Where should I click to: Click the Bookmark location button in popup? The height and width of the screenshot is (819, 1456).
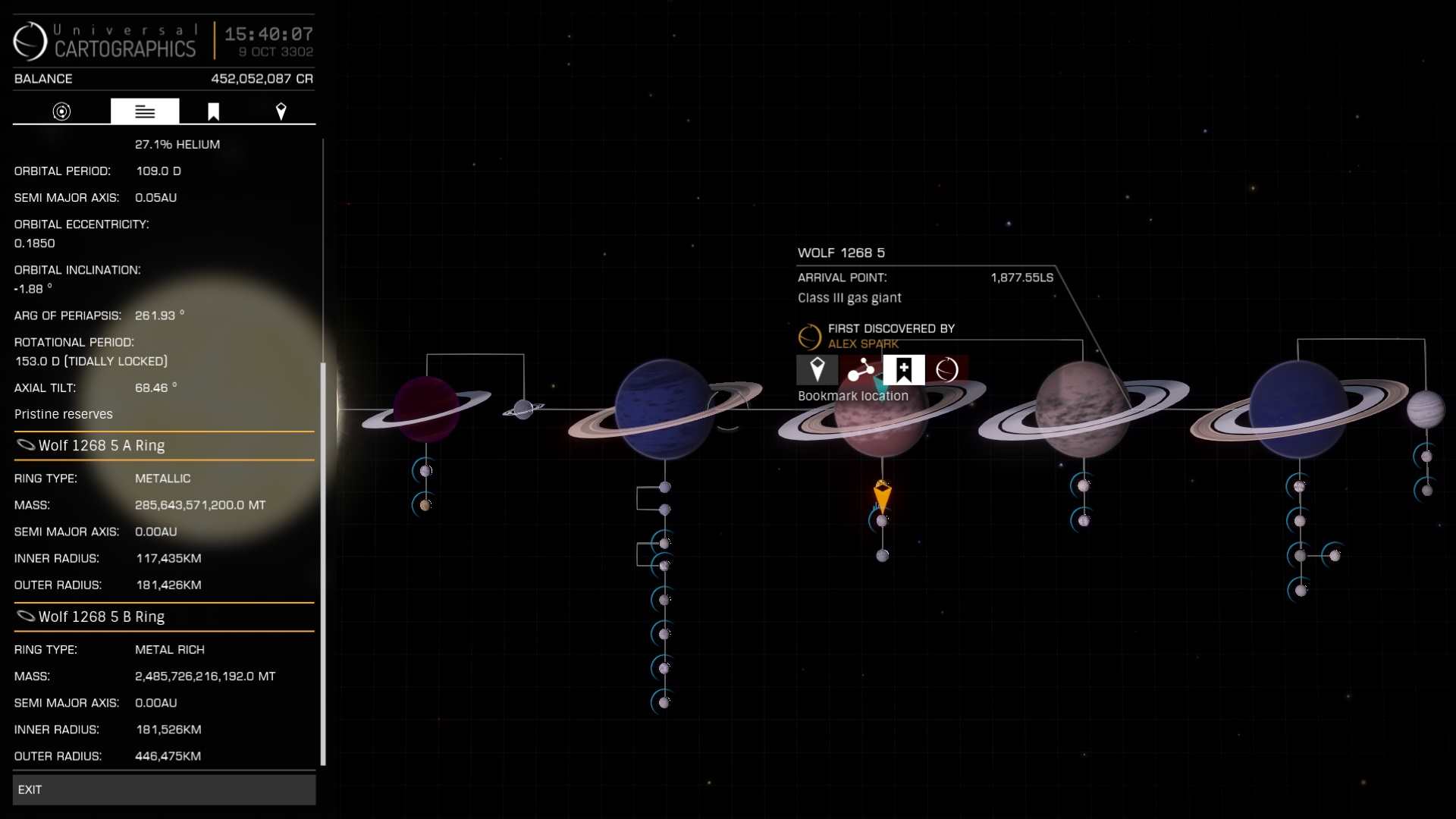click(x=903, y=370)
